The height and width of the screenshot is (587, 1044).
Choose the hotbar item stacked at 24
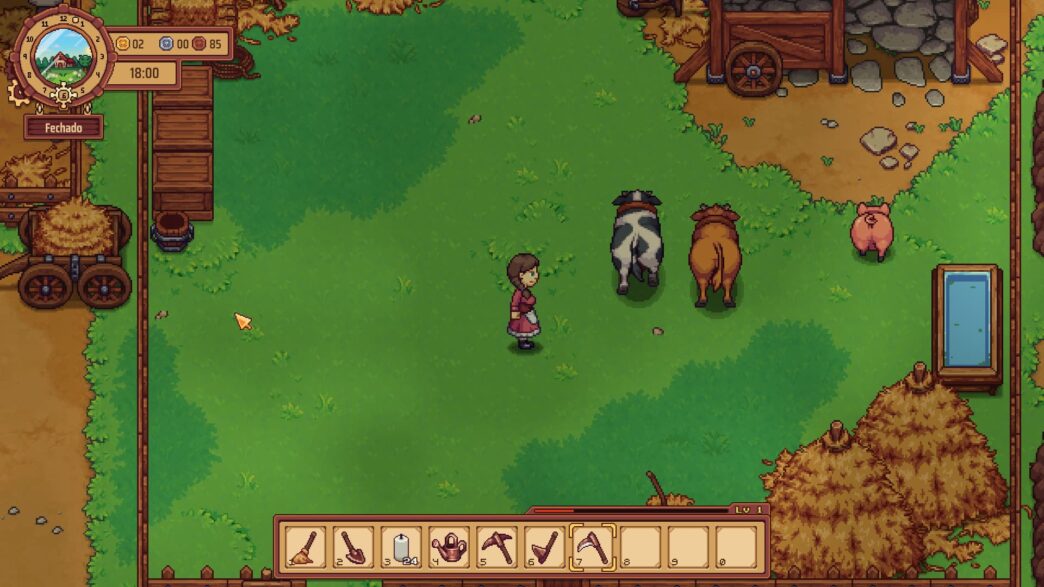pos(400,546)
